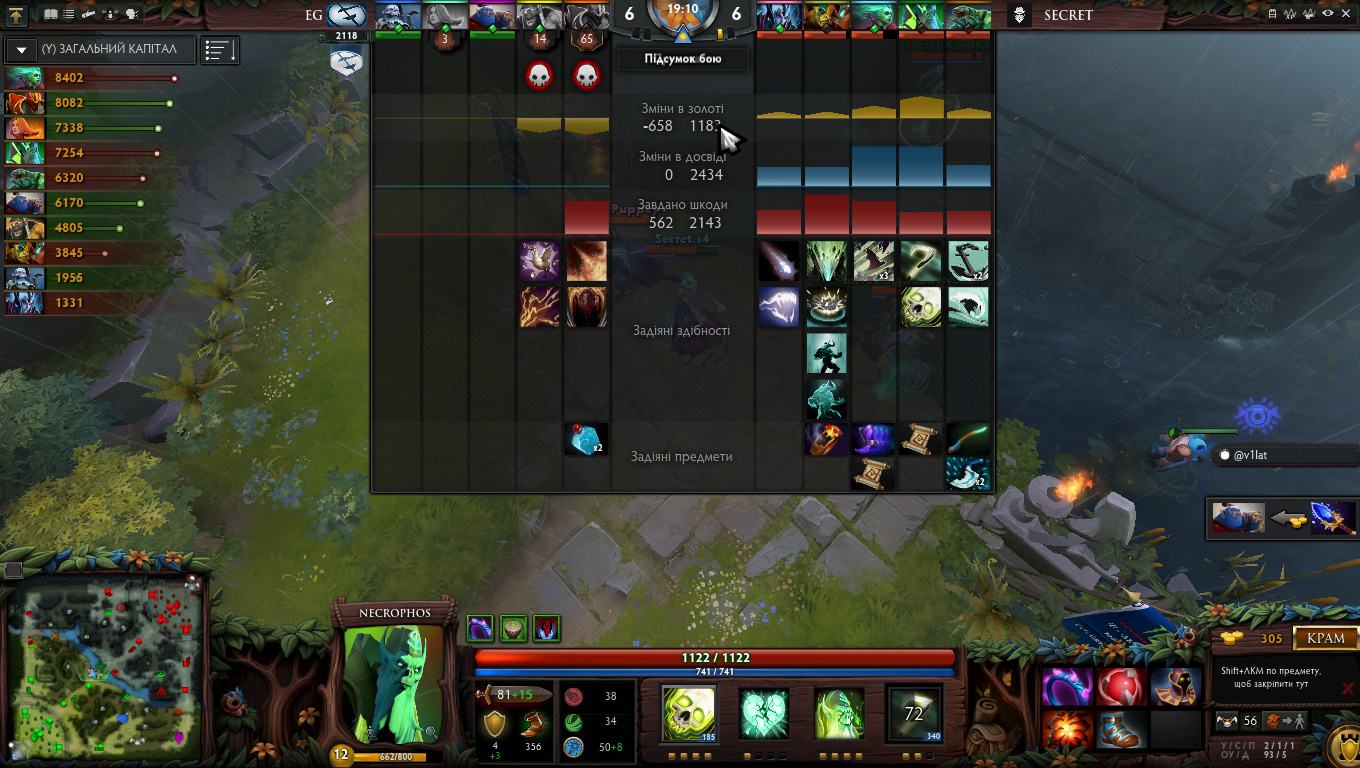Open the book icon in top-left toolbar
The image size is (1360, 768).
(x=50, y=15)
